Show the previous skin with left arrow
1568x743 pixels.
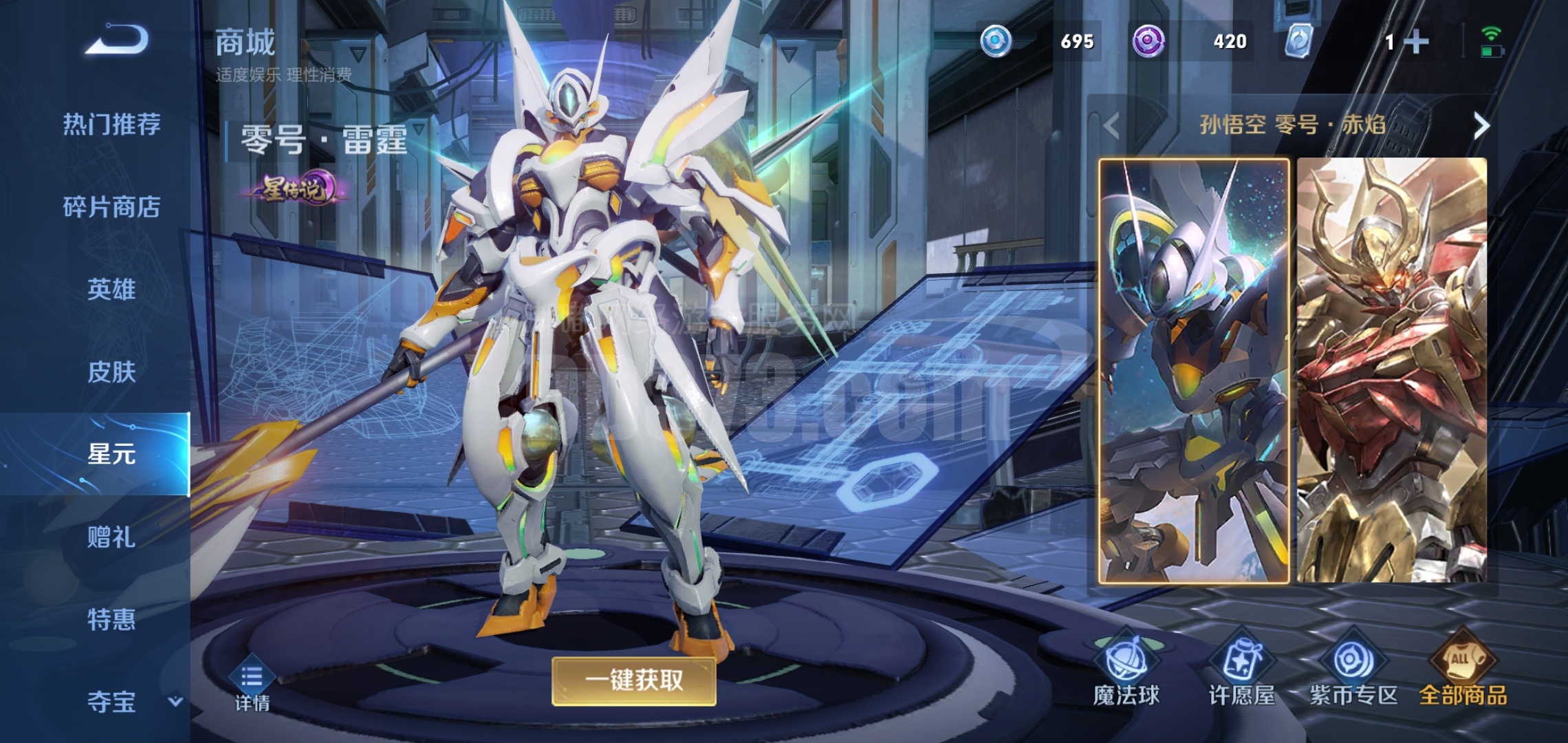[x=1111, y=126]
